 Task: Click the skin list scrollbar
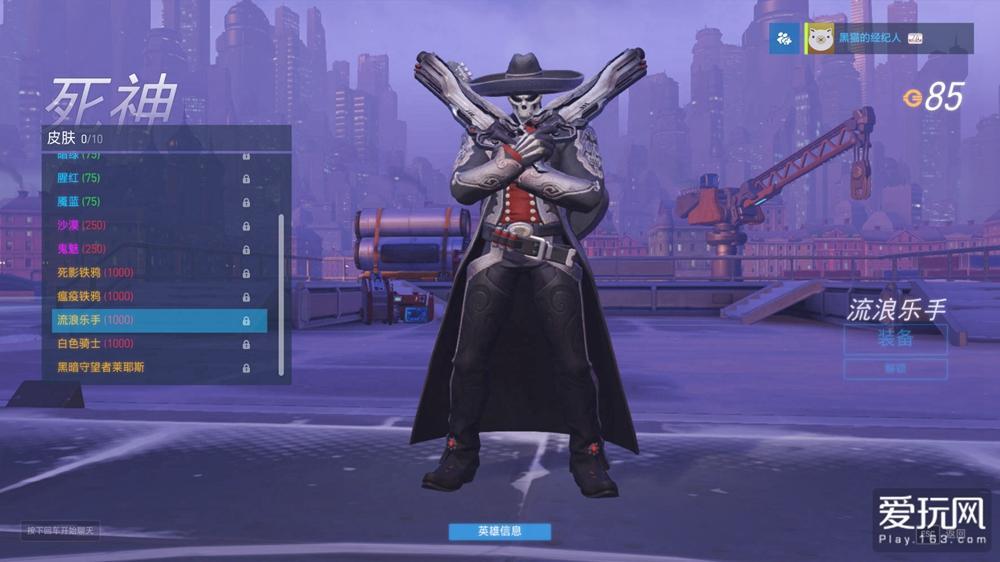pos(281,290)
